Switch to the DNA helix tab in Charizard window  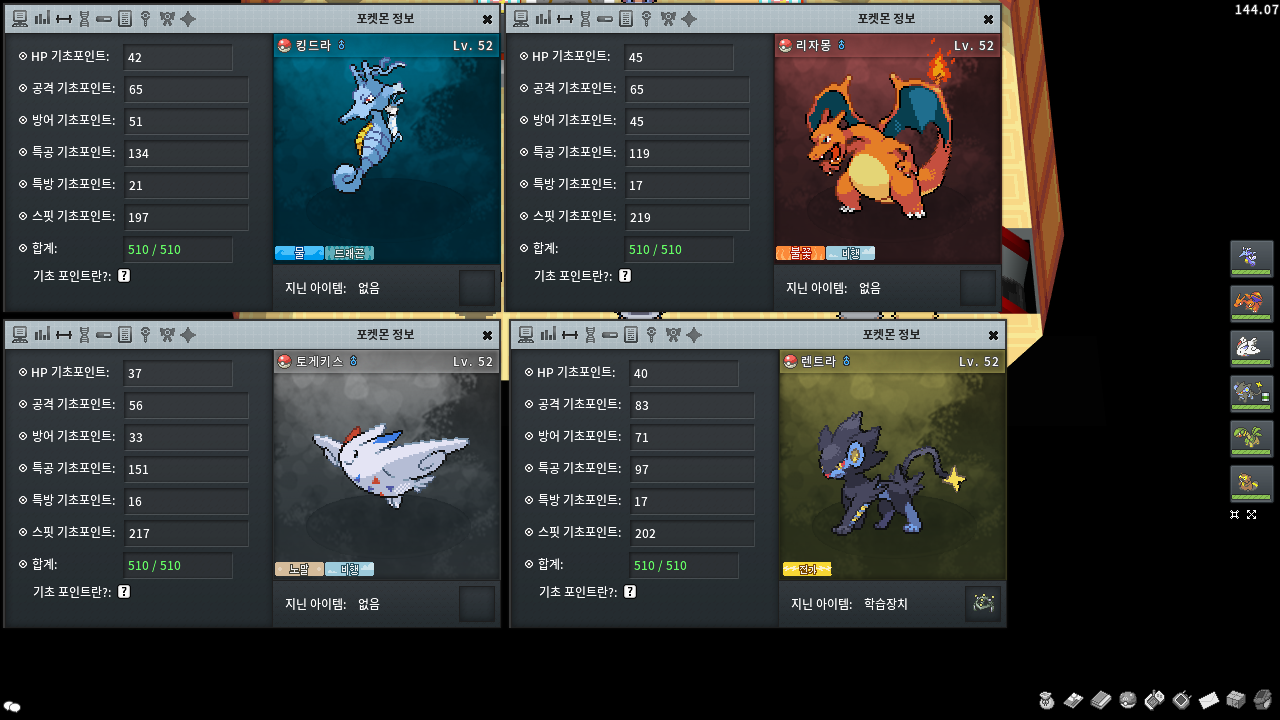(584, 18)
